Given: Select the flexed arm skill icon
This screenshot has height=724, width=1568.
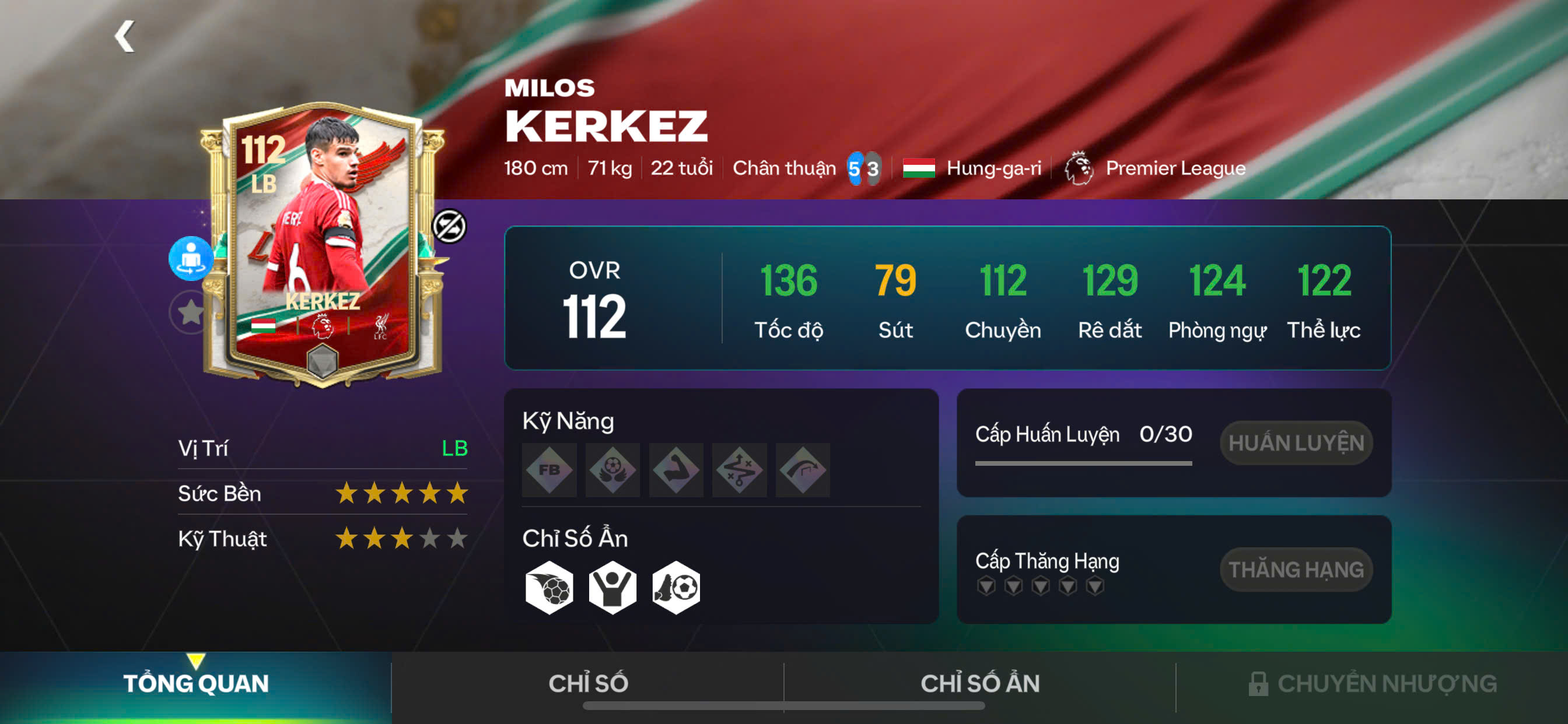Looking at the screenshot, I should 676,470.
